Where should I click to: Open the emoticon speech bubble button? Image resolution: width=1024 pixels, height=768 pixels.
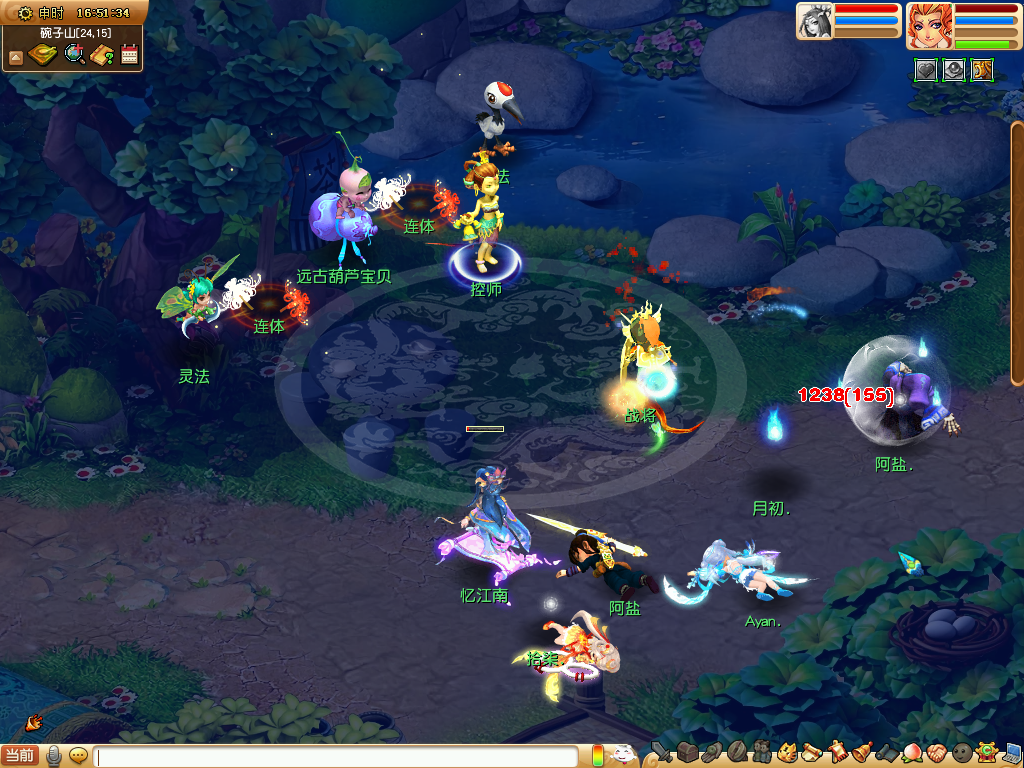coord(78,756)
